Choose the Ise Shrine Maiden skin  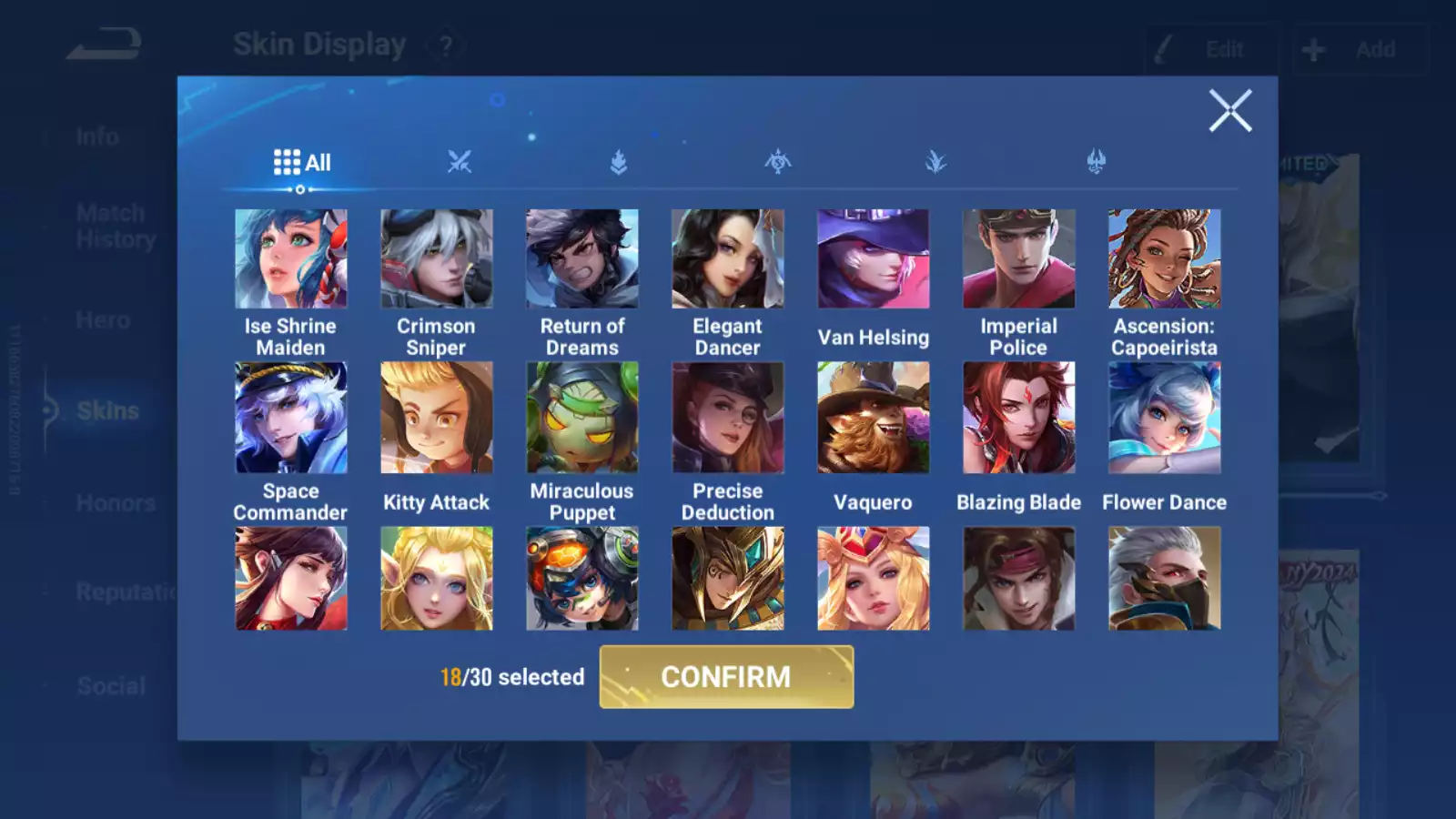pyautogui.click(x=291, y=259)
